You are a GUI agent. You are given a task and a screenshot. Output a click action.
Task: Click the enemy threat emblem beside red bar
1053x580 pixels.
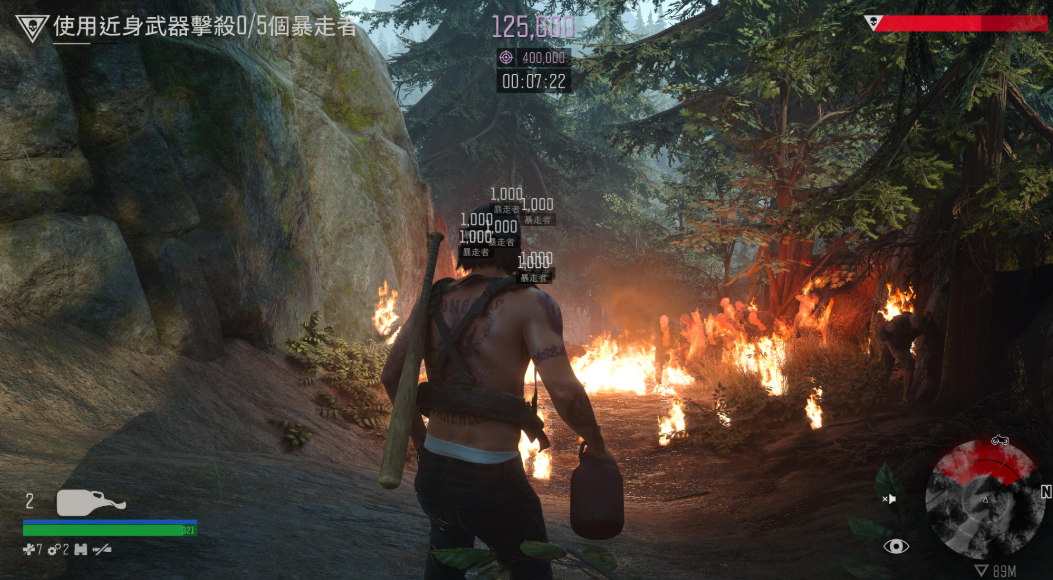[x=871, y=22]
